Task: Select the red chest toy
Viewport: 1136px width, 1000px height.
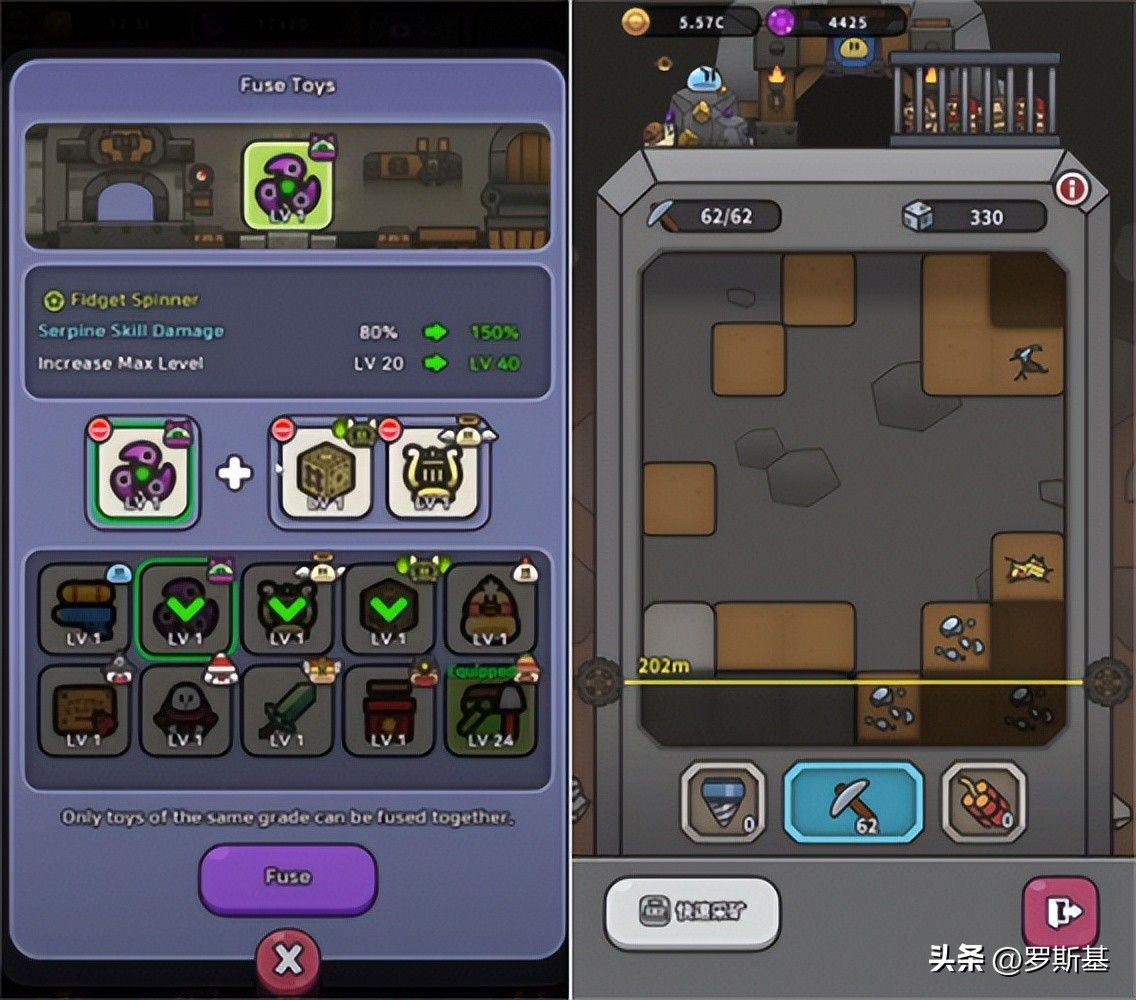Action: coord(388,710)
